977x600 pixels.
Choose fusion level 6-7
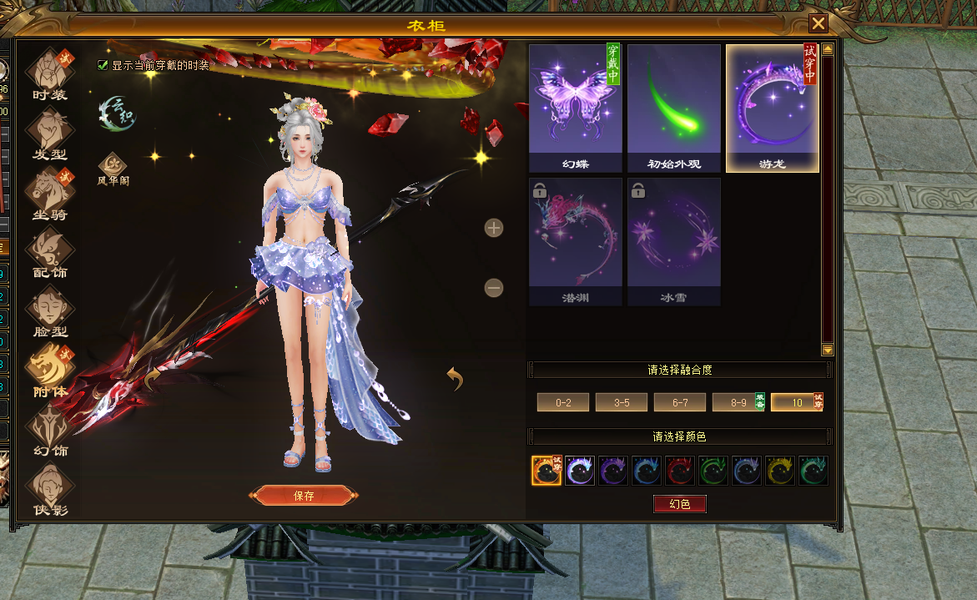679,402
